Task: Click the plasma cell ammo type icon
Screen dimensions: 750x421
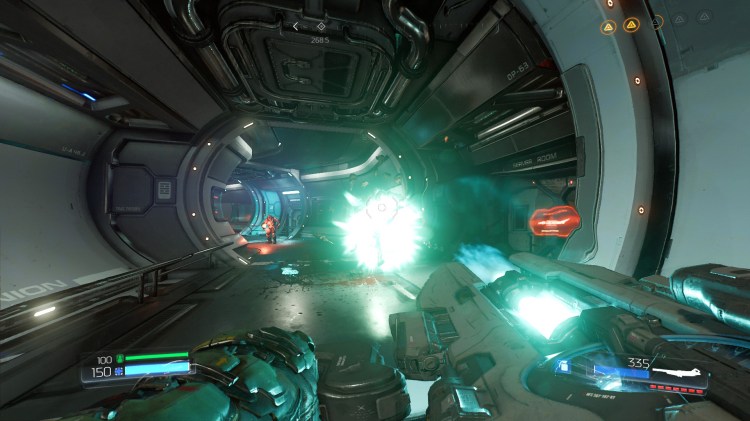Action: point(564,366)
